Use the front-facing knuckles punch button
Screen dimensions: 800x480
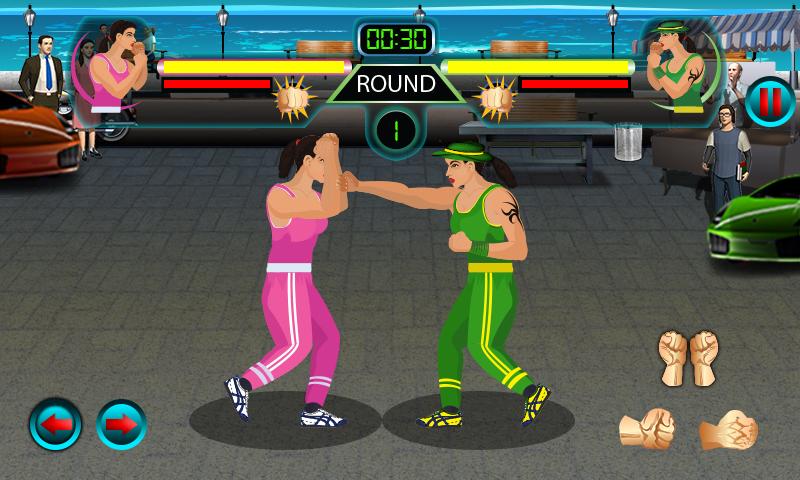point(727,428)
